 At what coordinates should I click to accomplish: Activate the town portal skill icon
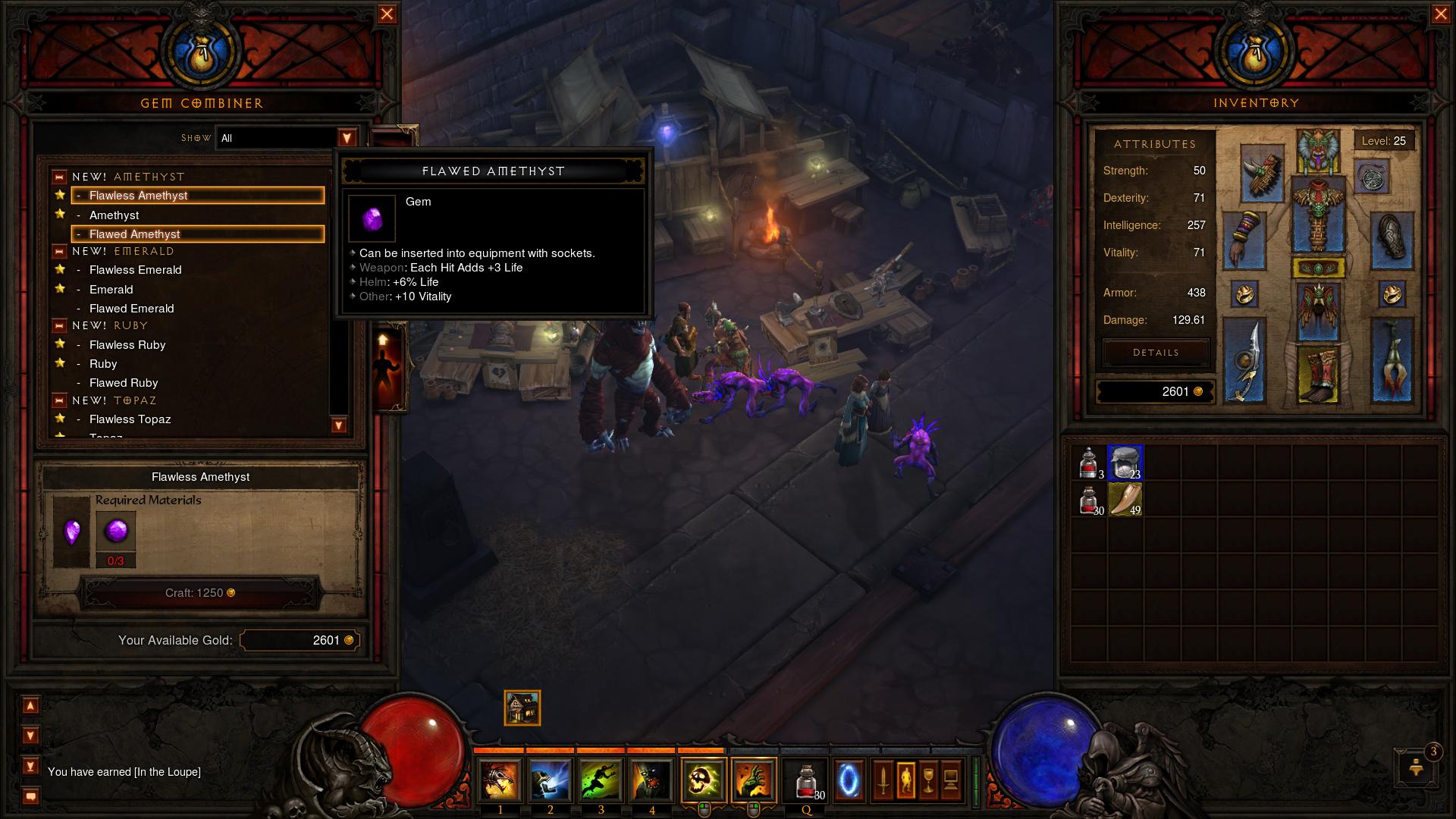click(849, 780)
